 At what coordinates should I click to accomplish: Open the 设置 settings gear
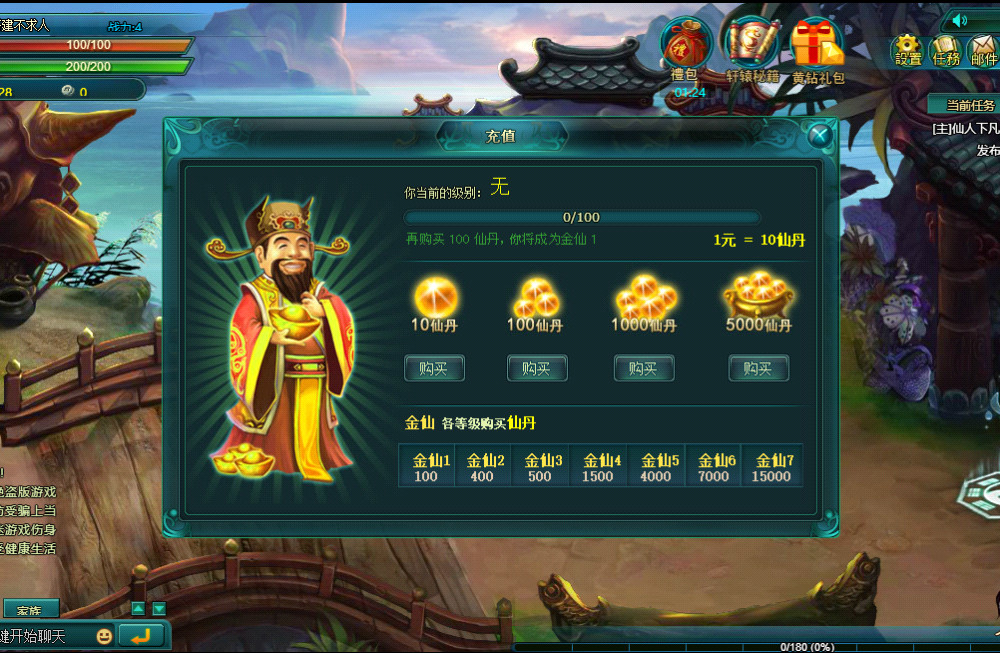(x=908, y=48)
